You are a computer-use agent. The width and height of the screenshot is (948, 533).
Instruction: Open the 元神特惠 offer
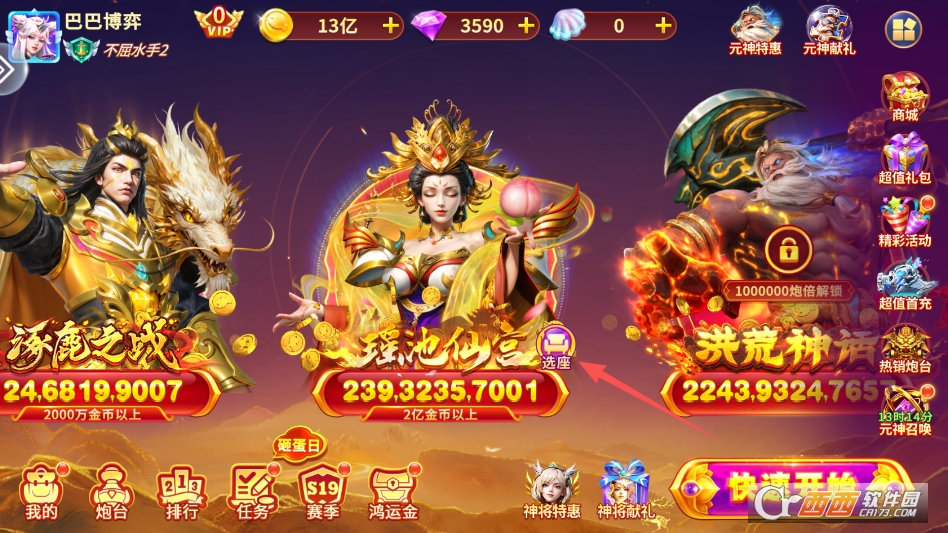tap(755, 30)
